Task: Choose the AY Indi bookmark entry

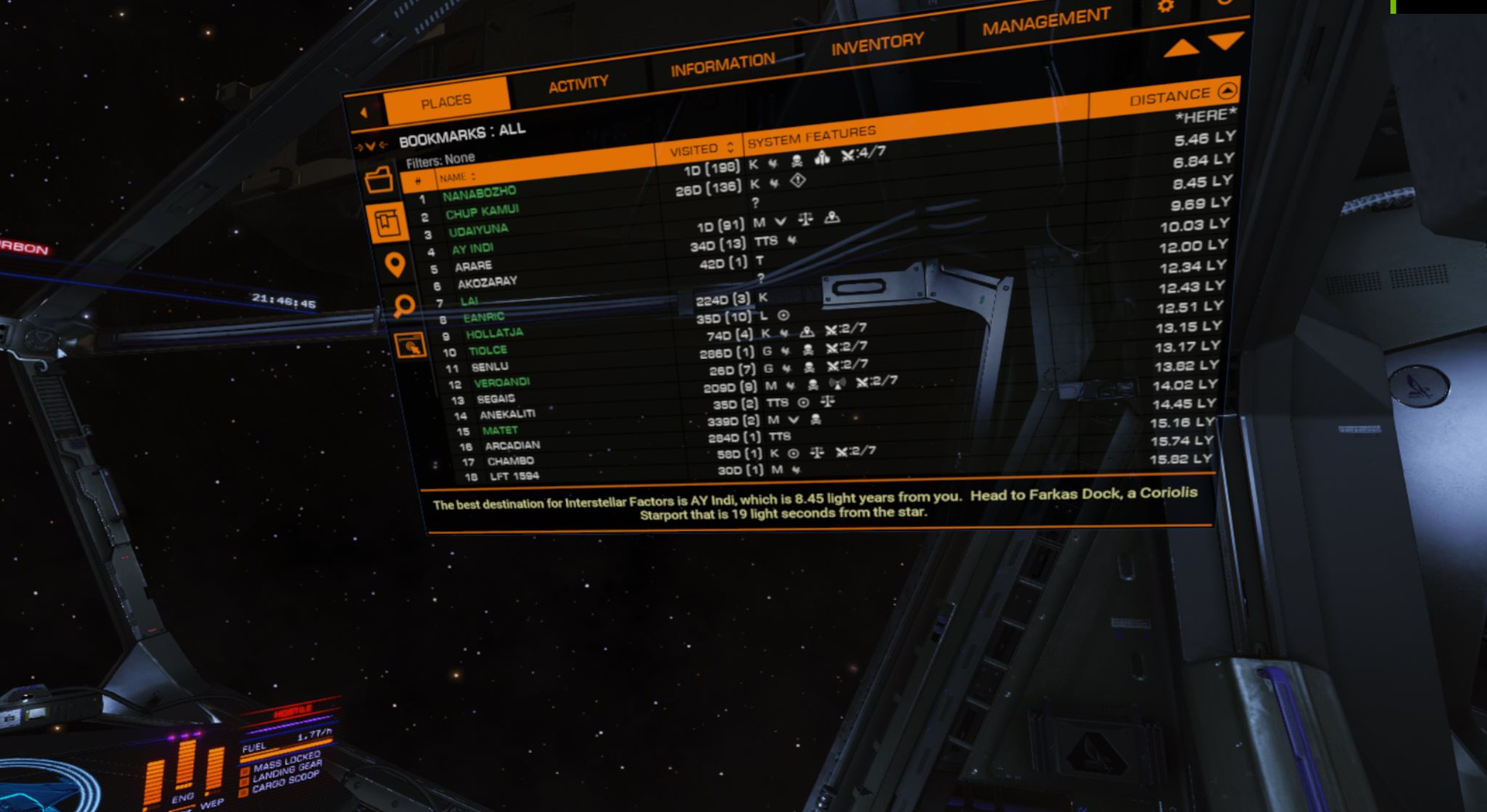Action: [x=472, y=248]
